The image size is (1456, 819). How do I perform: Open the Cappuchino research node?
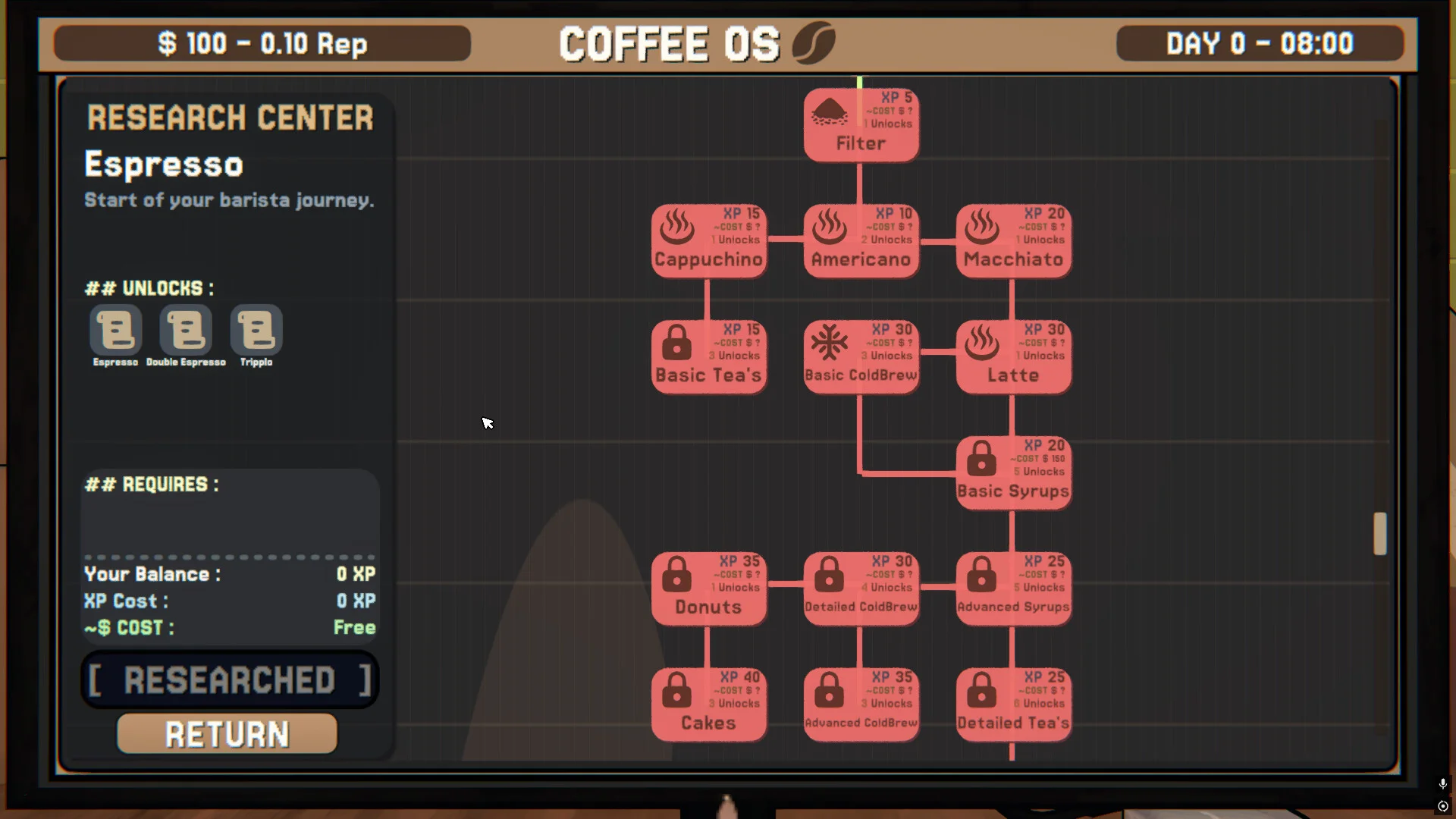click(x=708, y=241)
